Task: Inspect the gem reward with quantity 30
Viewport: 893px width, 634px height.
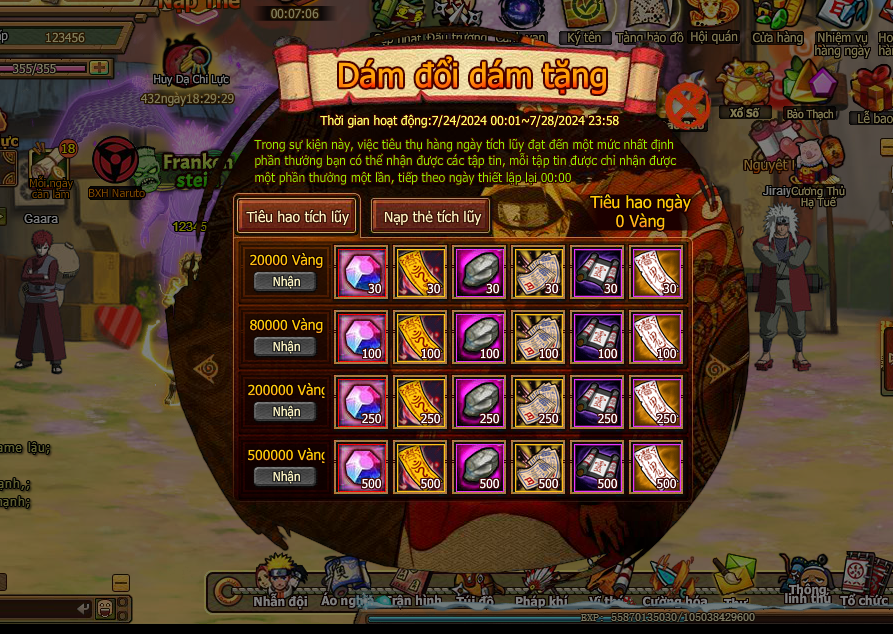Action: point(363,272)
